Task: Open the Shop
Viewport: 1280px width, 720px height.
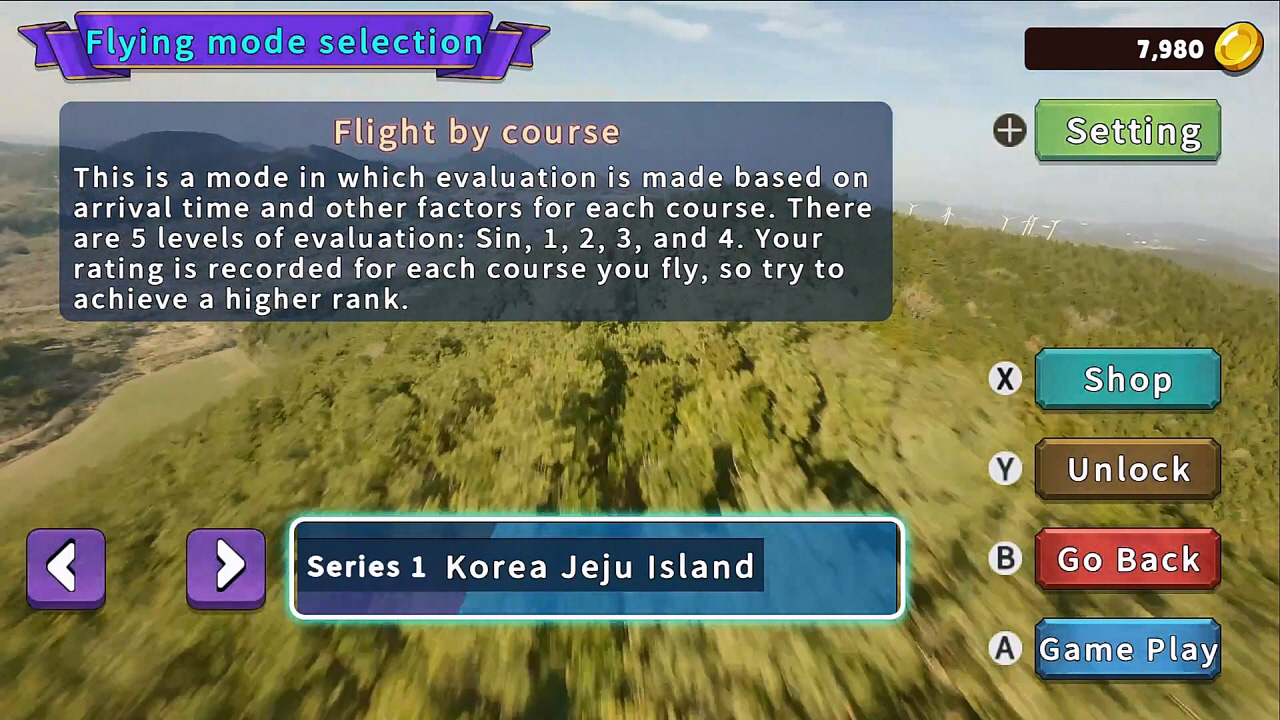Action: tap(1128, 379)
